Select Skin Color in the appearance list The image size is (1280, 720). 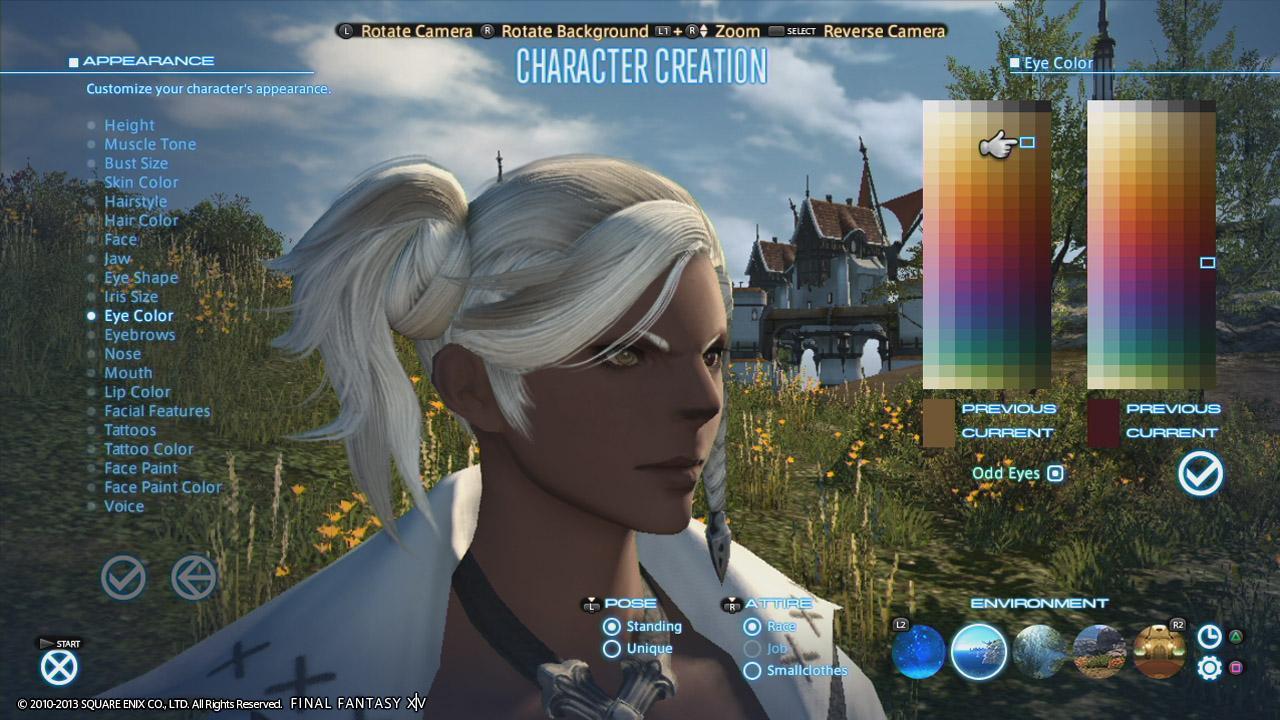coord(141,182)
